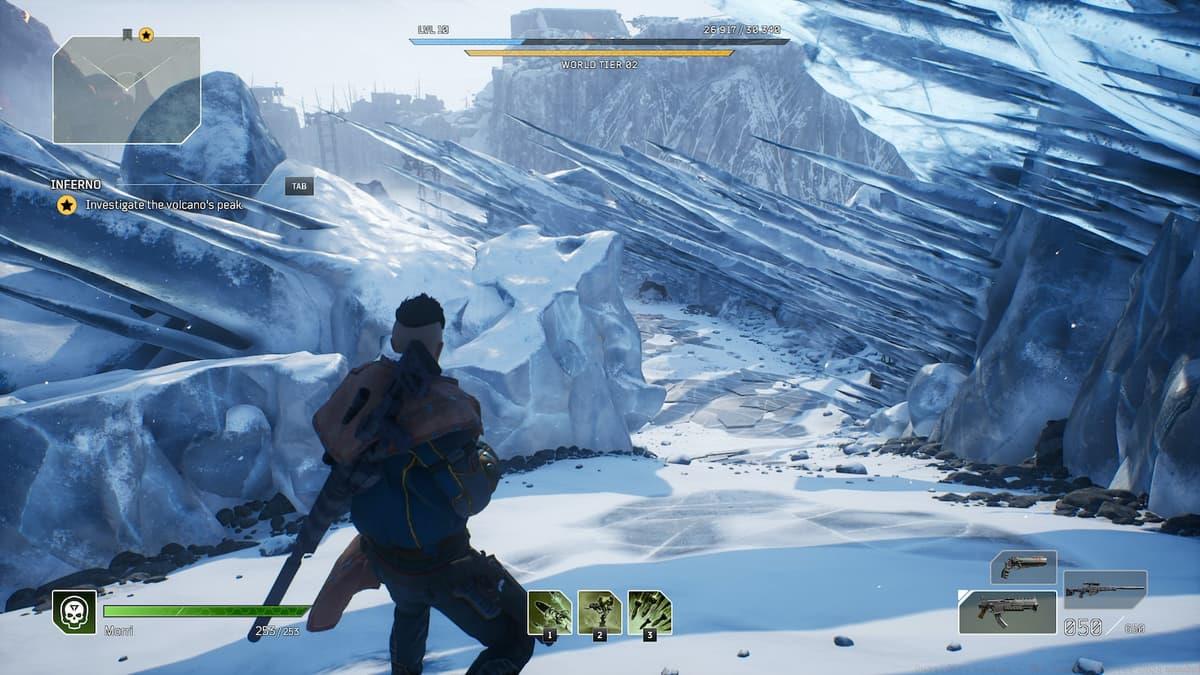Open the minimap in the corner
1200x675 pixels.
[x=126, y=90]
